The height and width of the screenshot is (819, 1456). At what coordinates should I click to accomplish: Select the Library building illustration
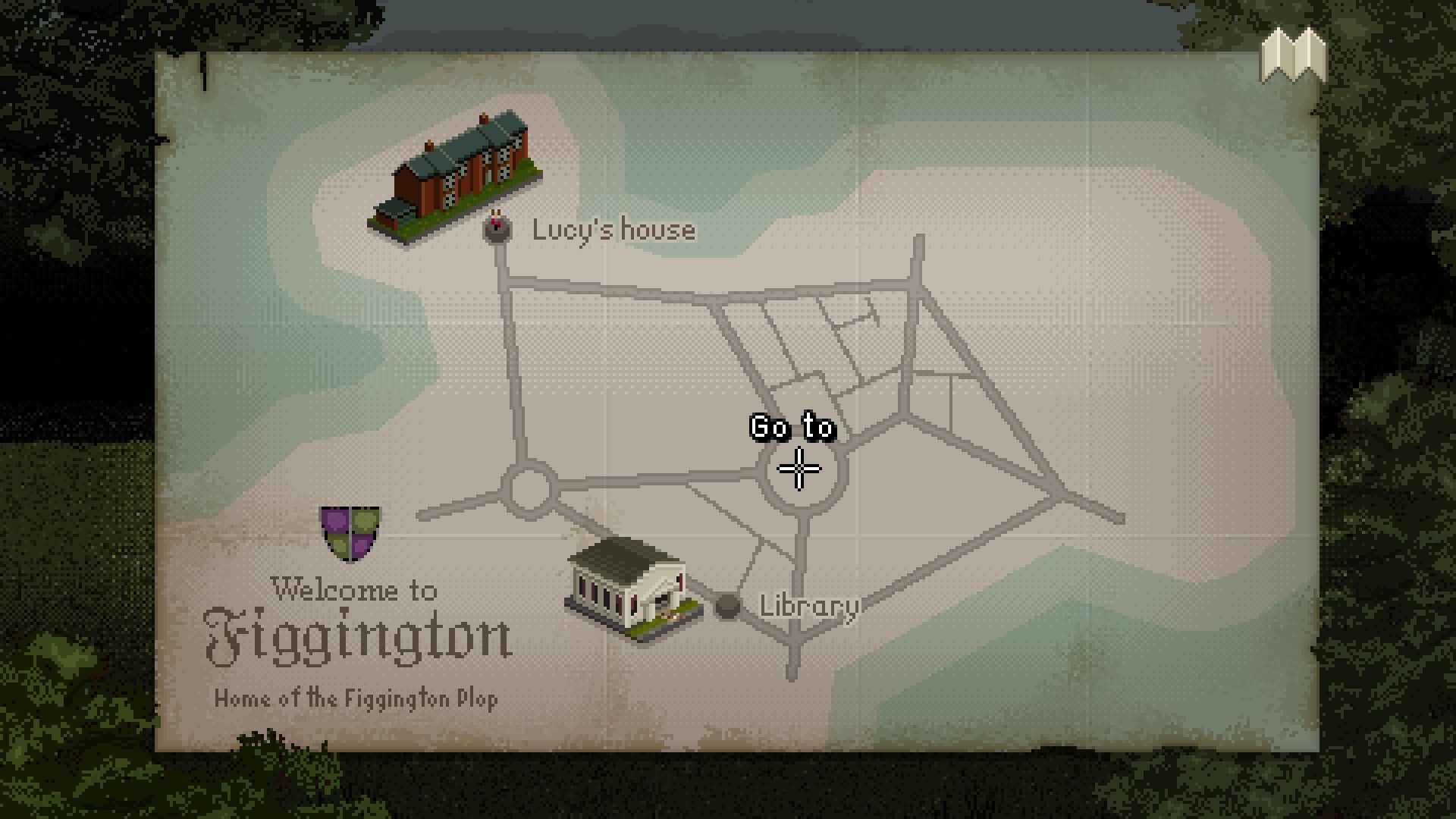pyautogui.click(x=631, y=588)
